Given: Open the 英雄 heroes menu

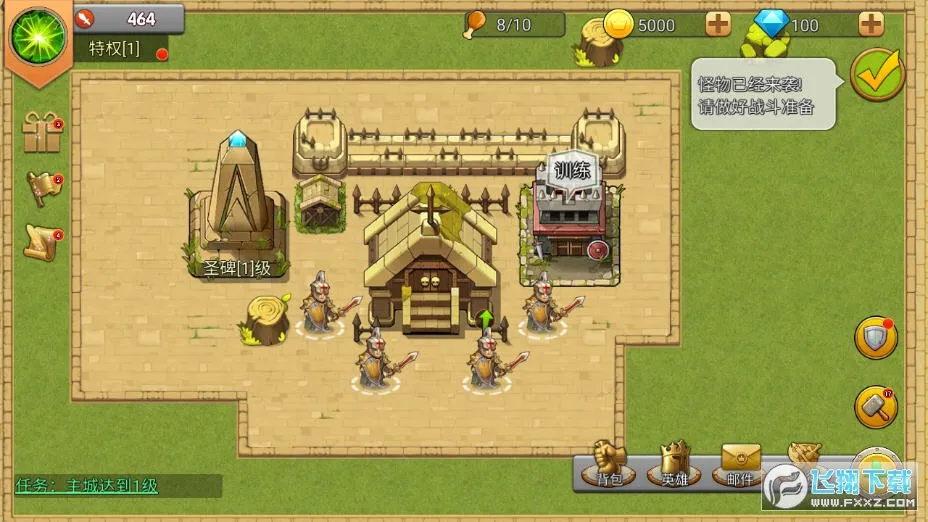Looking at the screenshot, I should coord(675,465).
